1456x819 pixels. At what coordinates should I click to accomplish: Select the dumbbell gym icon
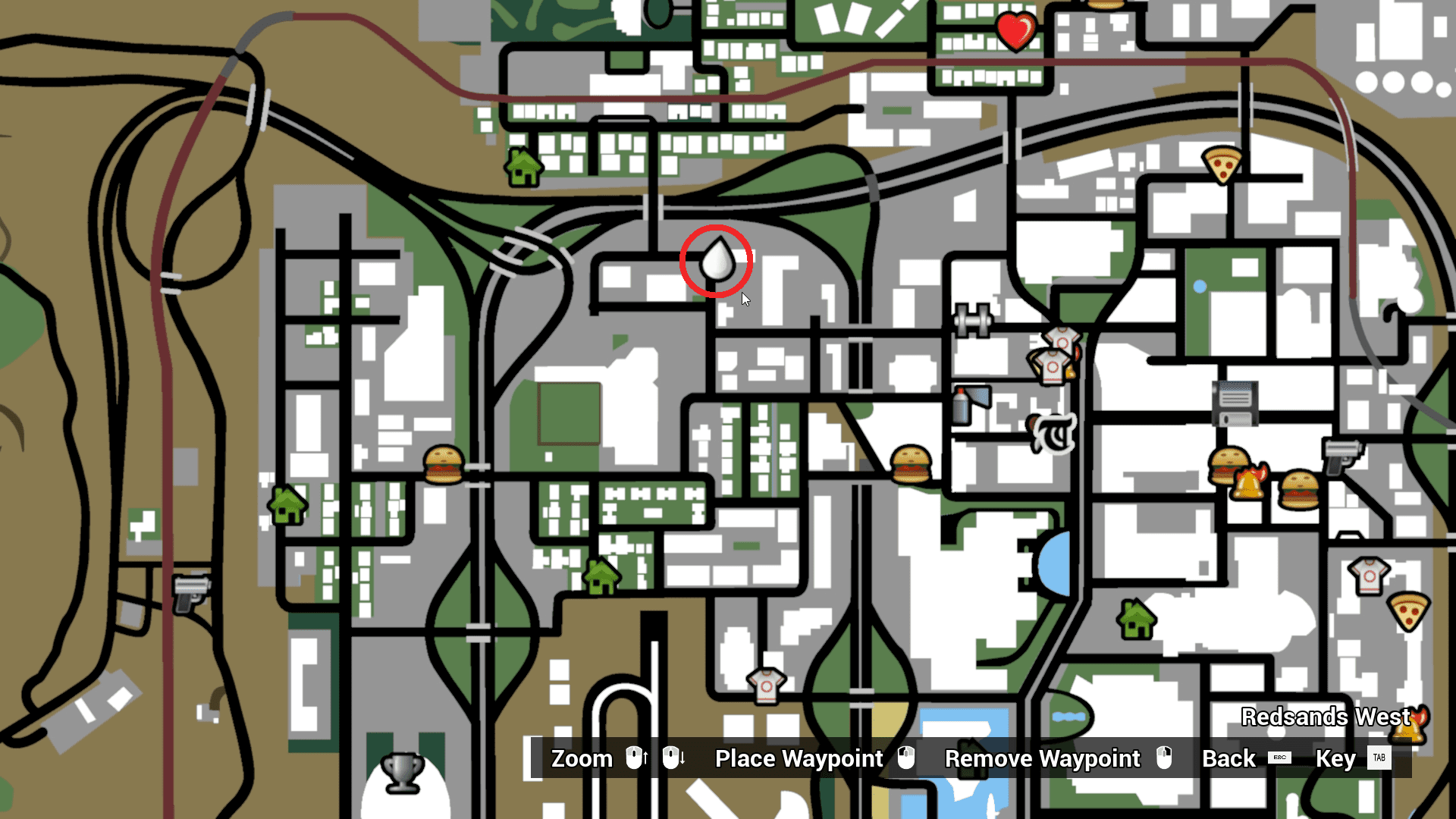pos(974,319)
